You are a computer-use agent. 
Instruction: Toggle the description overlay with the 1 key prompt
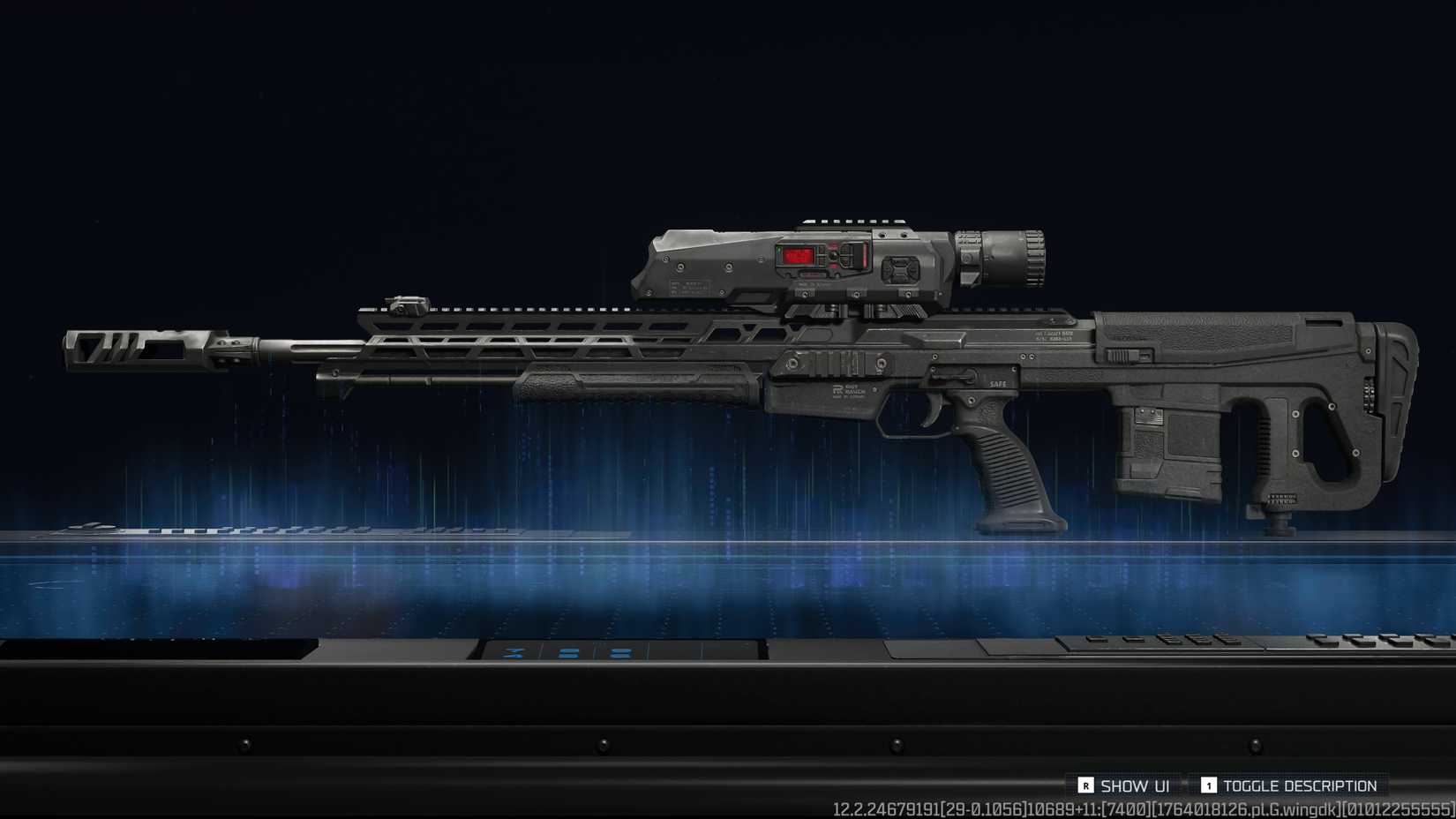pos(1212,785)
